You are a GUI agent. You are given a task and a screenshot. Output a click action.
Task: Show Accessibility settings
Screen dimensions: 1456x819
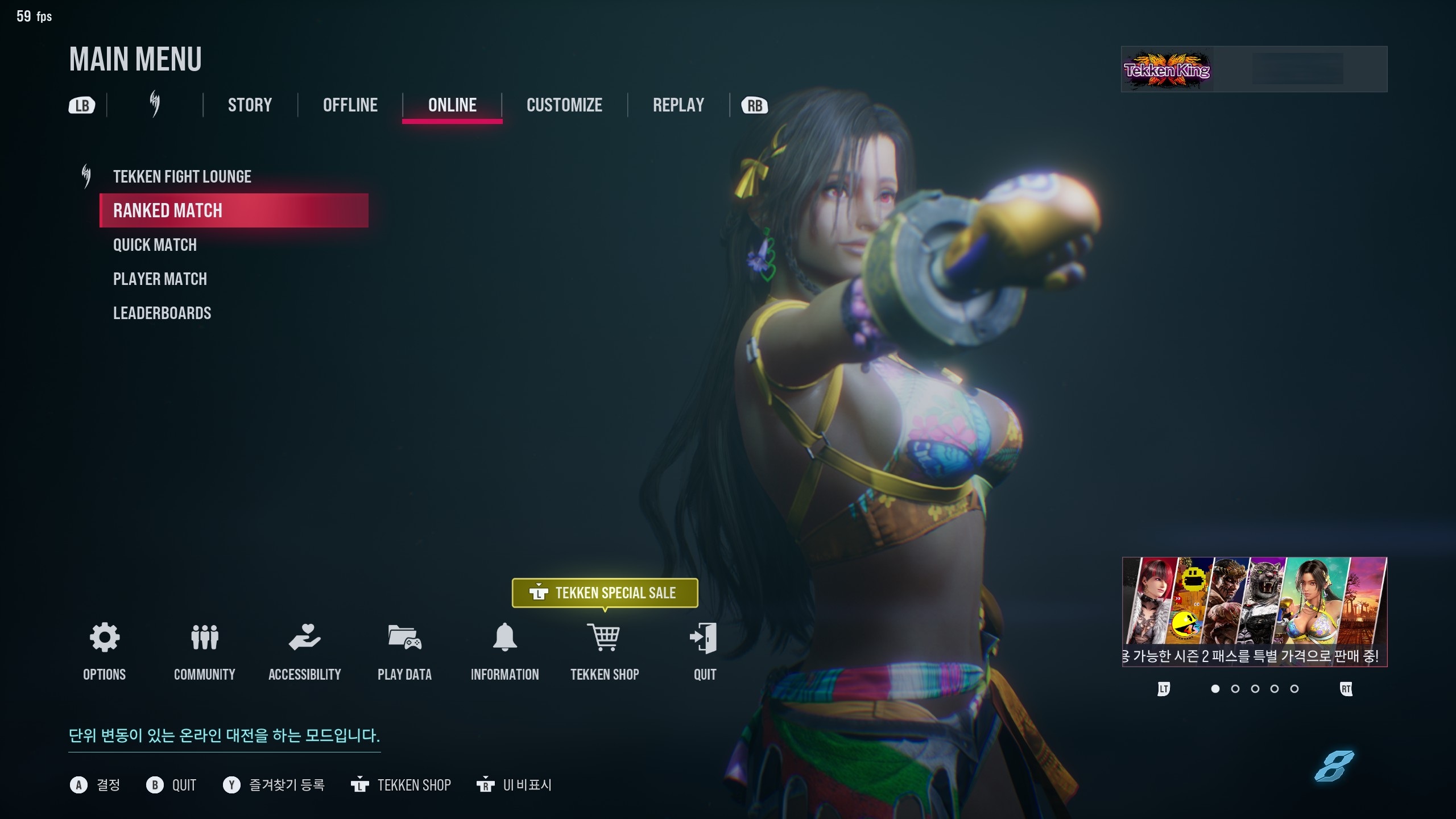(305, 638)
